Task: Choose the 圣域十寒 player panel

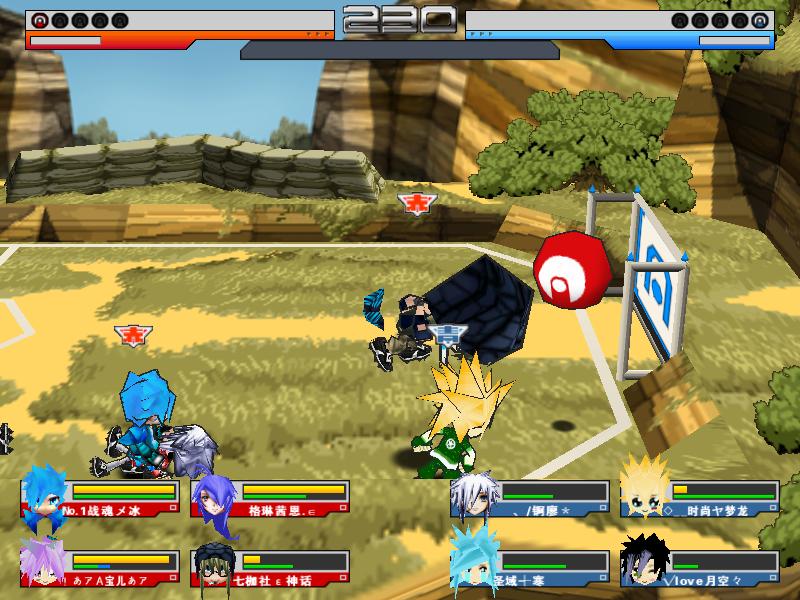Action: pyautogui.click(x=530, y=566)
